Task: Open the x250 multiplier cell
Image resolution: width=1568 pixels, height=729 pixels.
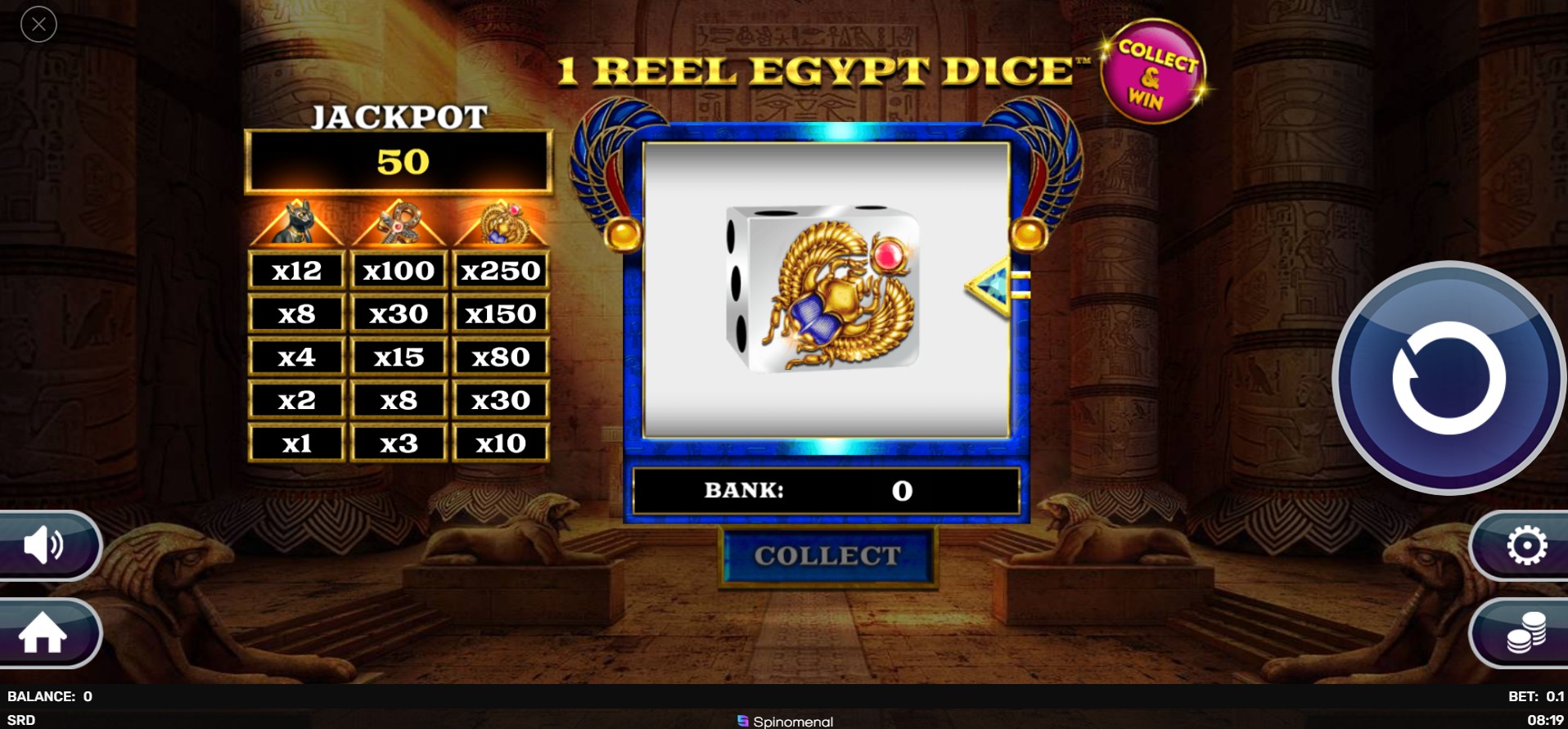Action: coord(502,270)
